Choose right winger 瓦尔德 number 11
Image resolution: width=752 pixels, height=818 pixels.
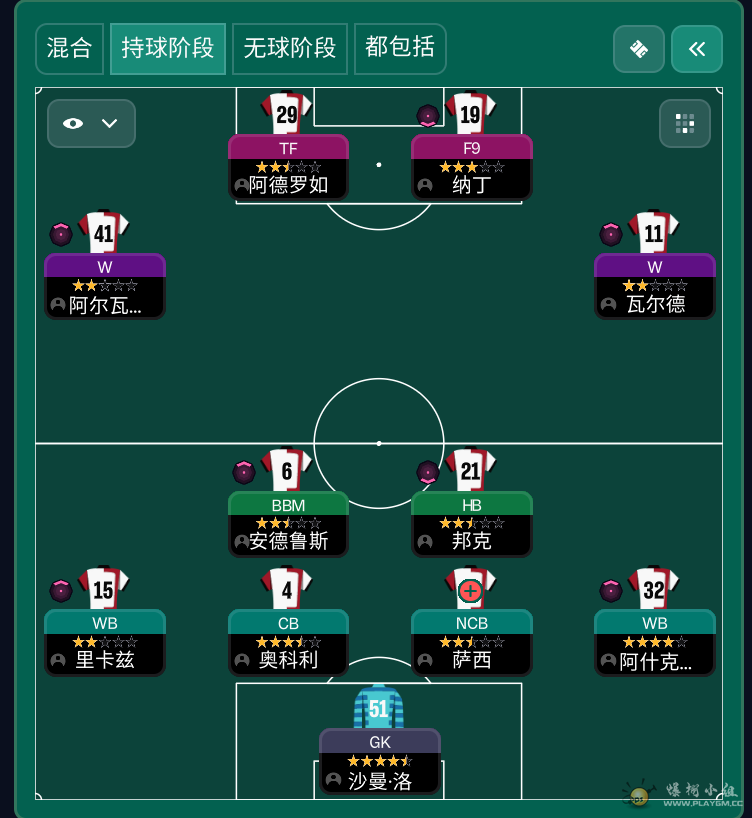(x=654, y=285)
